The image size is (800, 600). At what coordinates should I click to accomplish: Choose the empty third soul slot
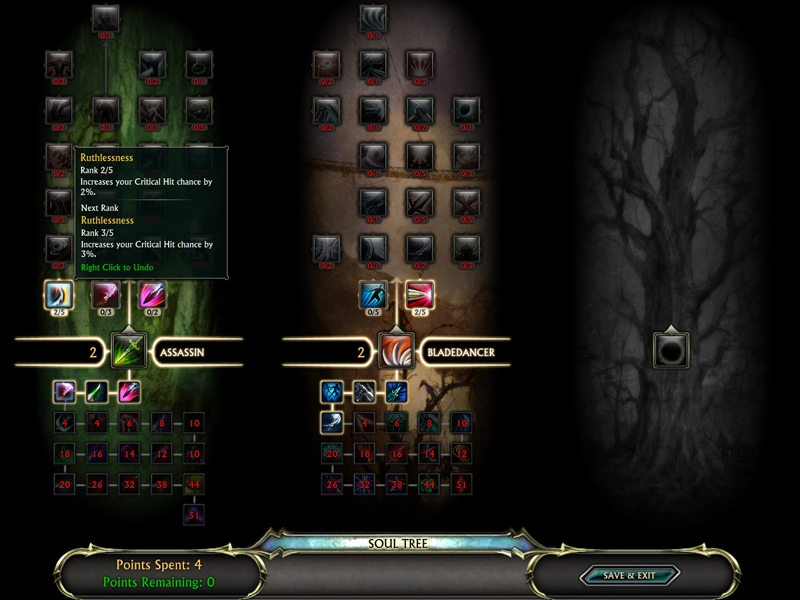pyautogui.click(x=668, y=350)
